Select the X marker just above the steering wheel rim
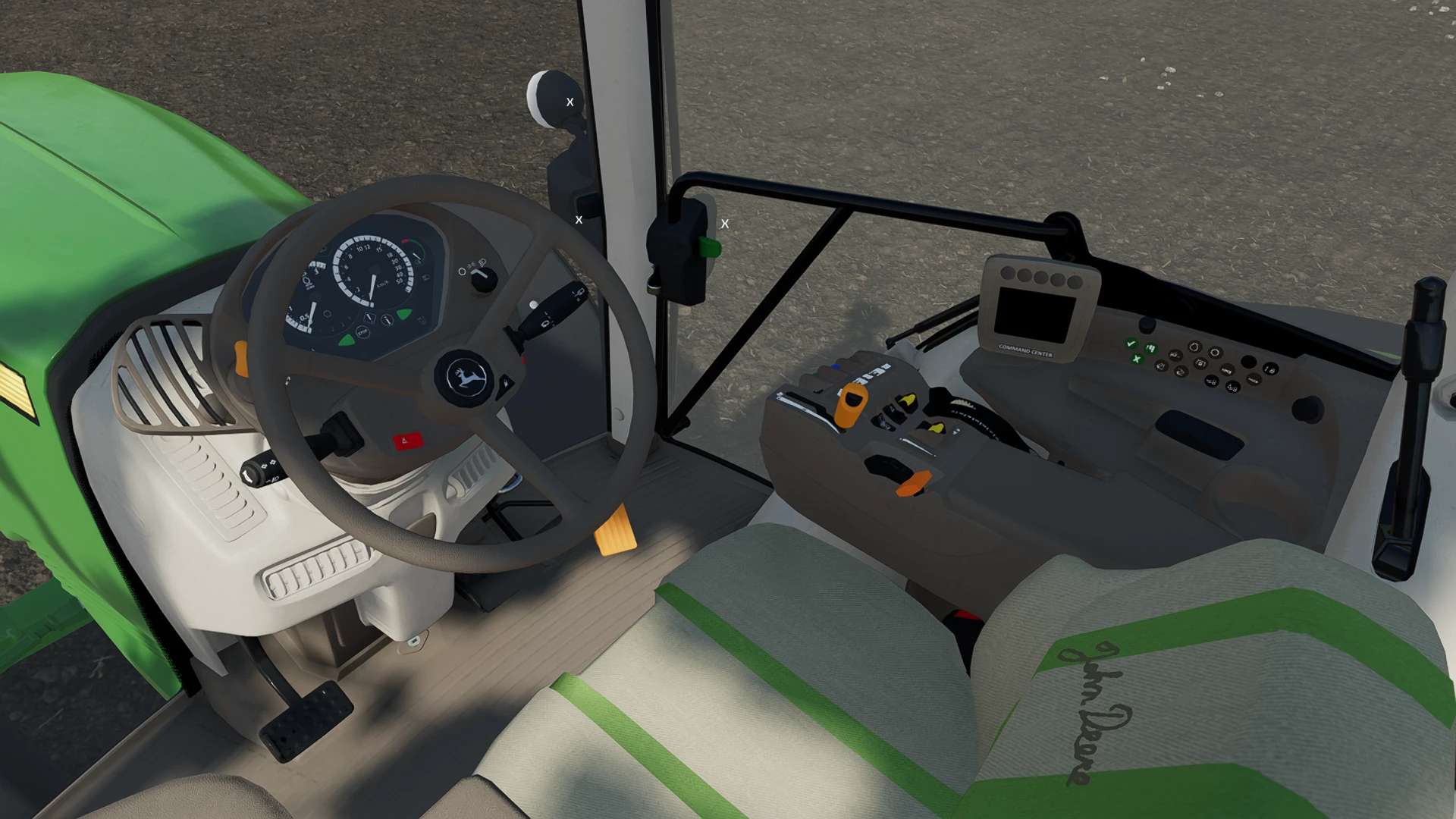The width and height of the screenshot is (1456, 819). [x=579, y=220]
